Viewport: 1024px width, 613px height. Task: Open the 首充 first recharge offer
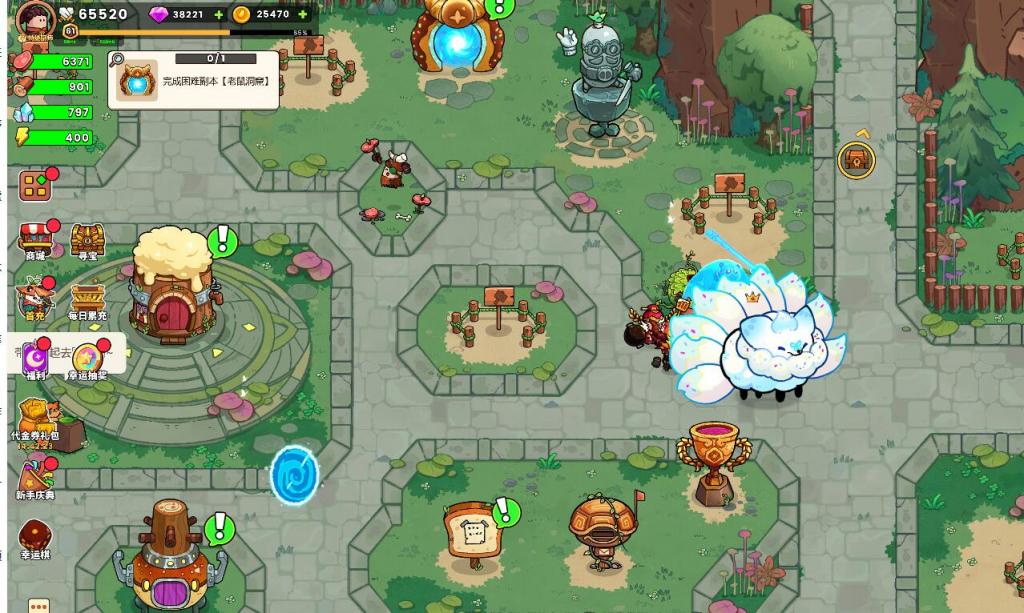point(35,299)
